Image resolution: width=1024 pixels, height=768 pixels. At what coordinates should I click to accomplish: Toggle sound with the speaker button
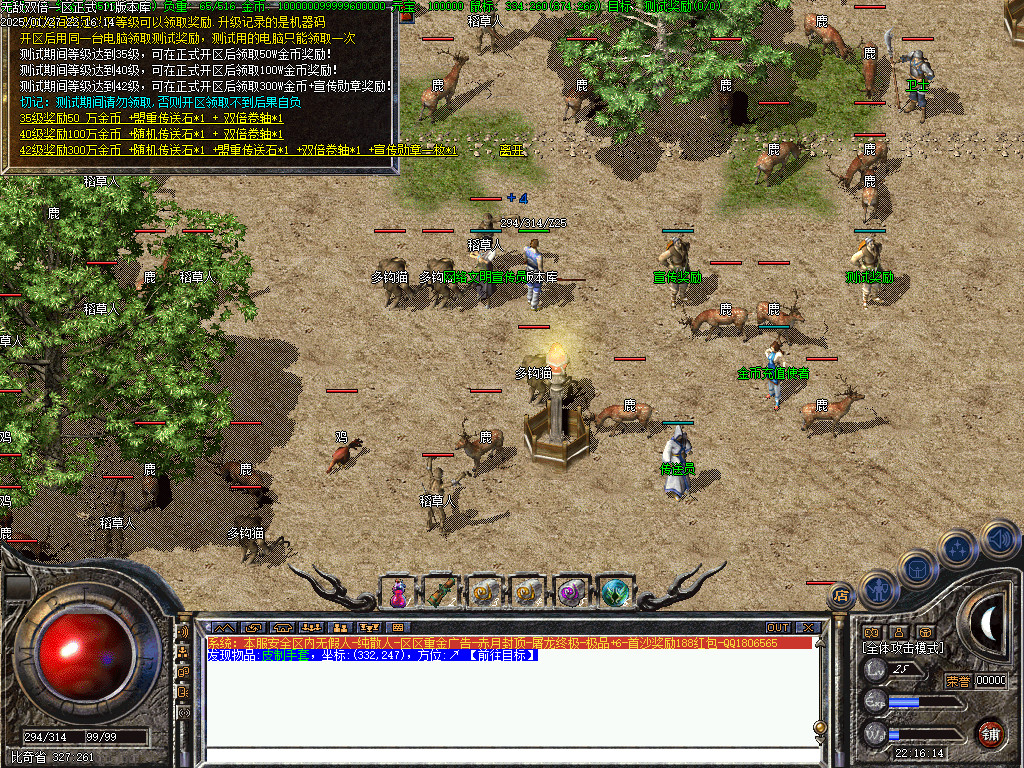998,539
